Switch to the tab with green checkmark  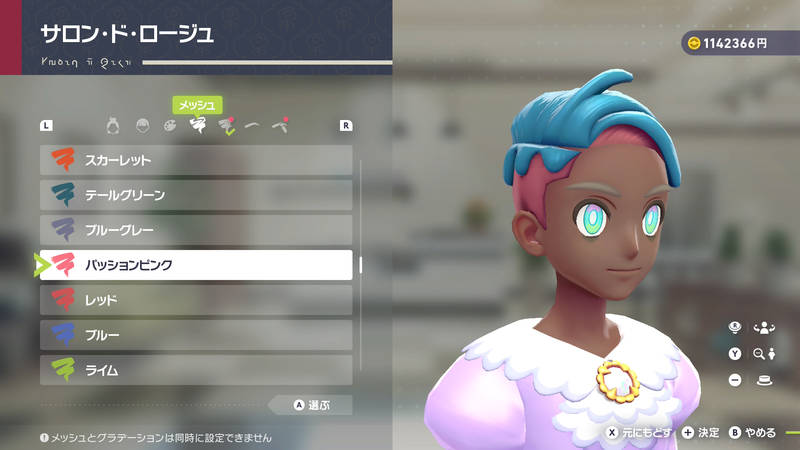click(226, 127)
